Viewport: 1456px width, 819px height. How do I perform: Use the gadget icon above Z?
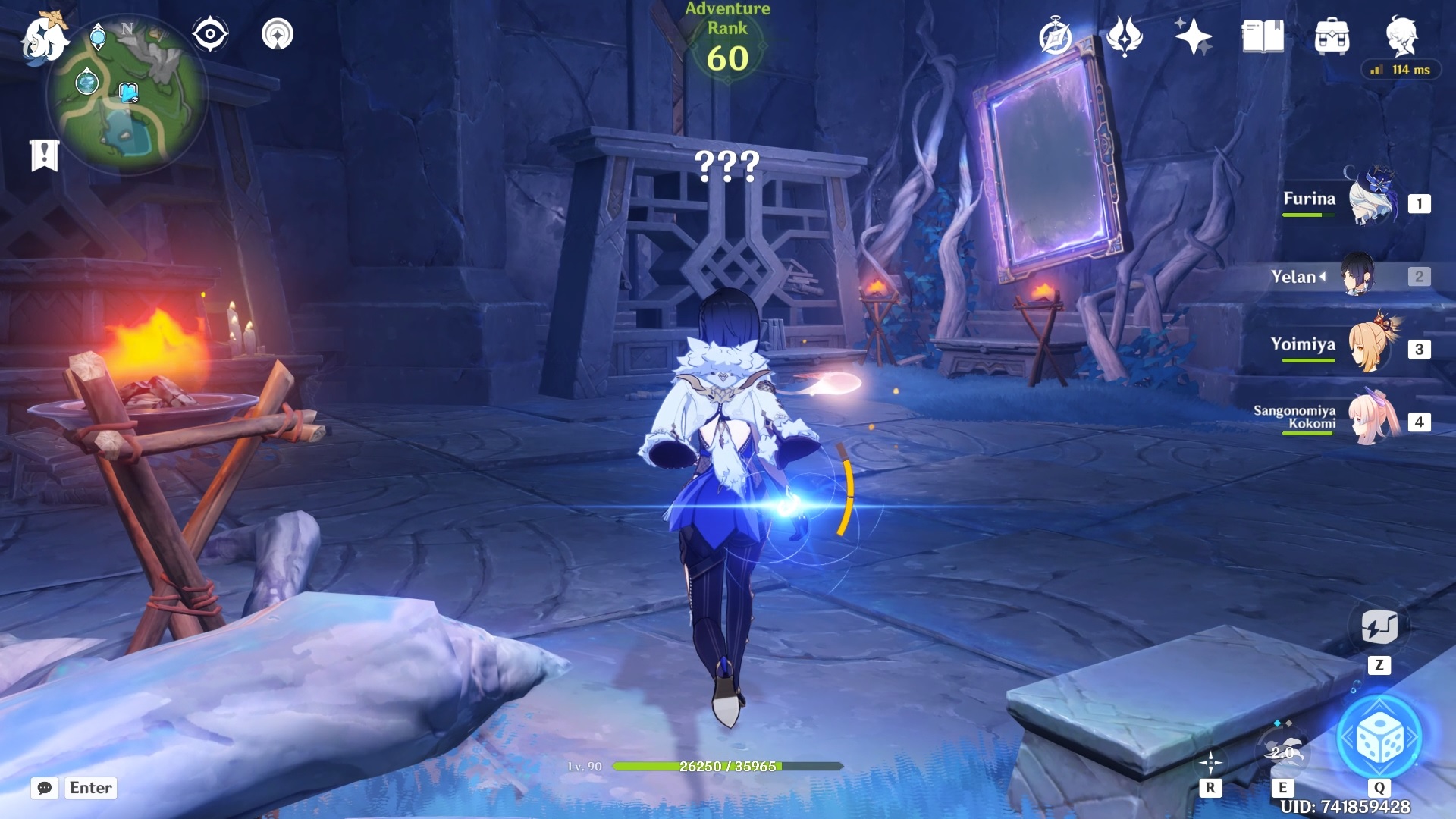coord(1379,627)
